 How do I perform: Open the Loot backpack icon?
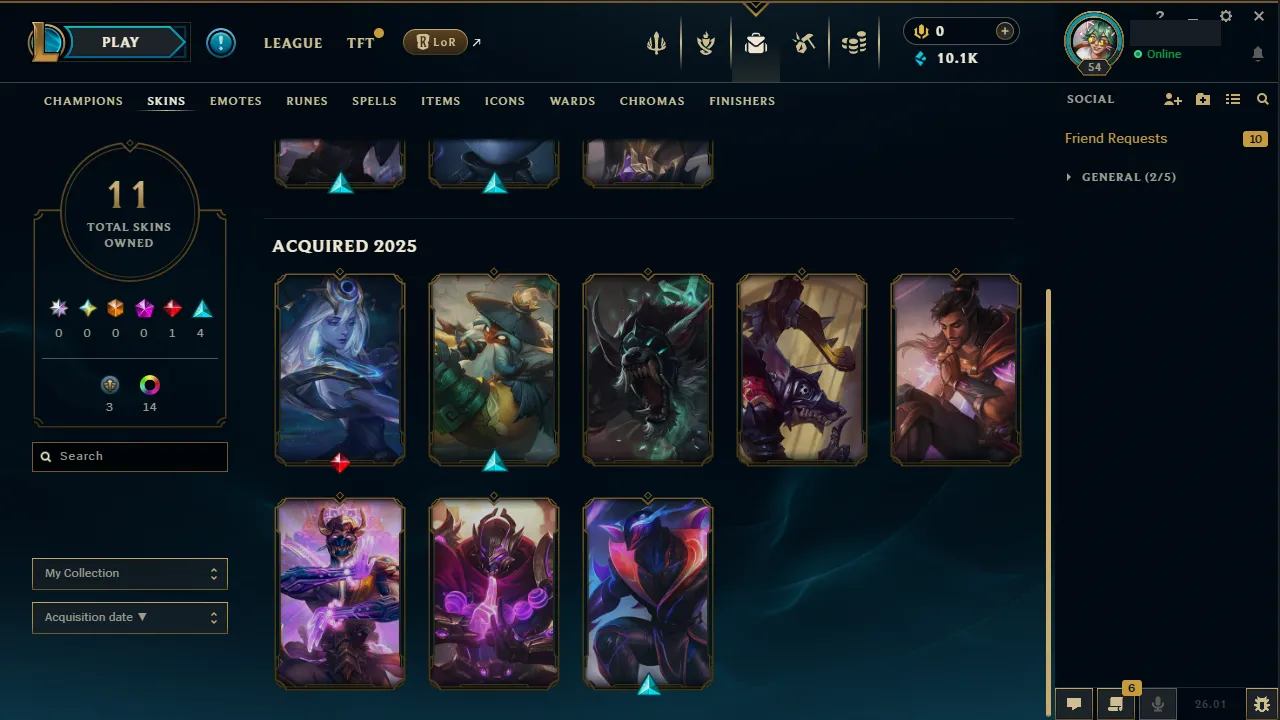pos(756,43)
